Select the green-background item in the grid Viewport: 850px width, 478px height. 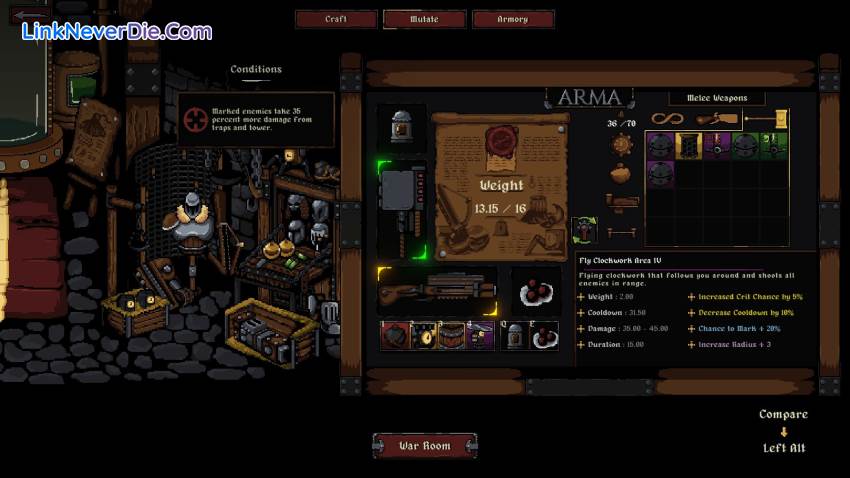[x=771, y=146]
